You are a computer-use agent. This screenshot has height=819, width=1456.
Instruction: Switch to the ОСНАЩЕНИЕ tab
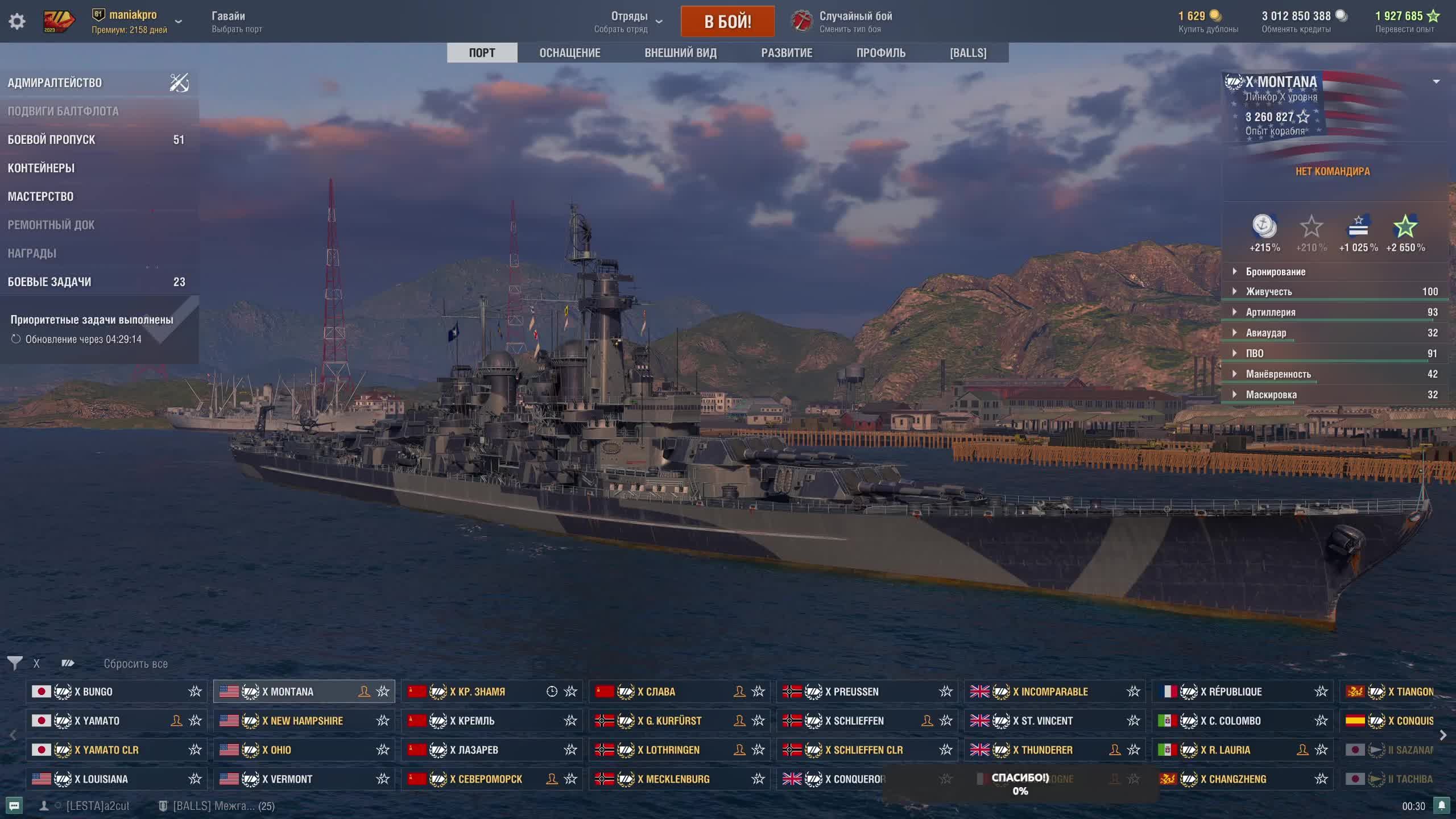pyautogui.click(x=569, y=53)
